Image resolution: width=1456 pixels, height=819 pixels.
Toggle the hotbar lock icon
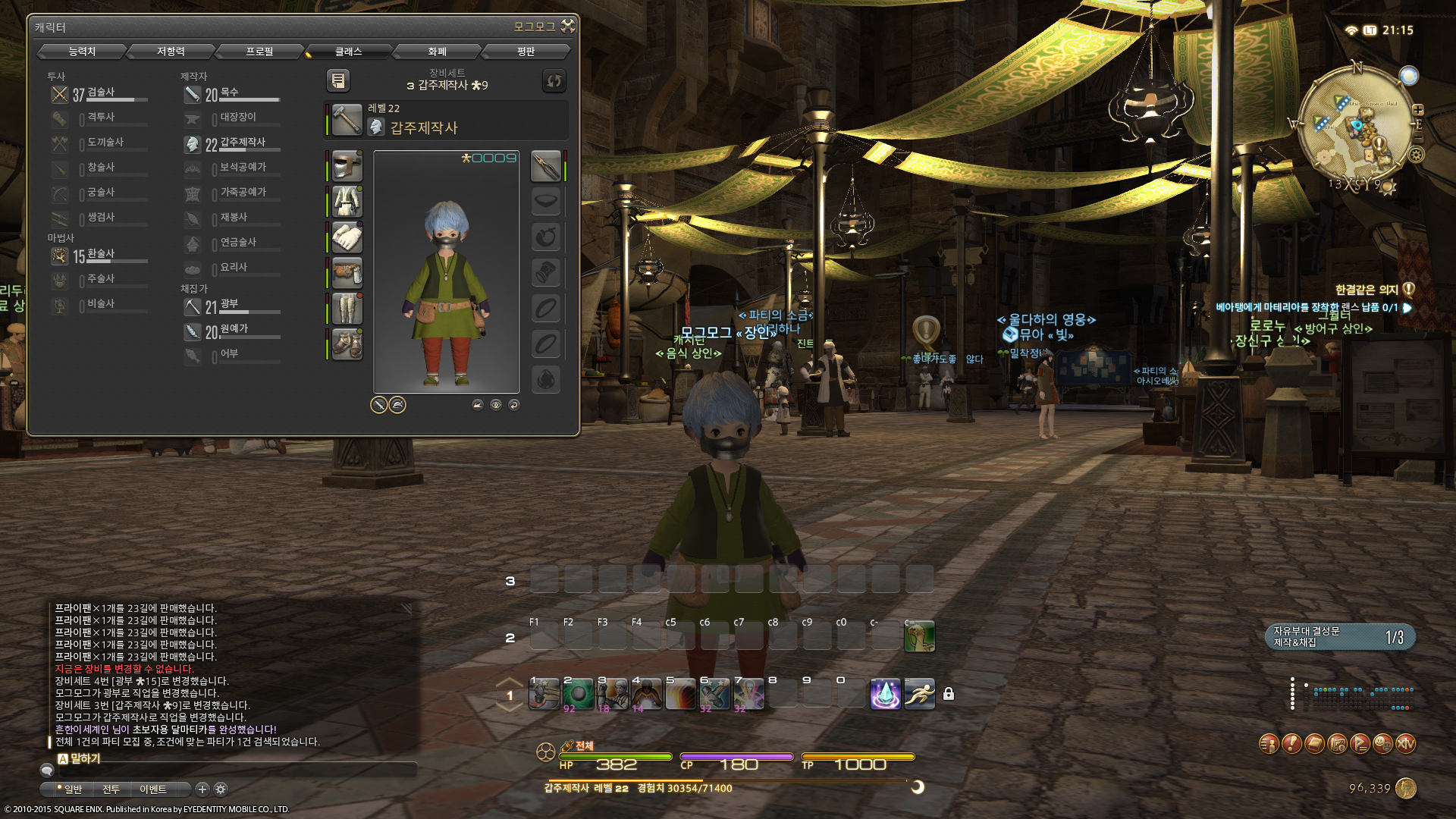click(x=948, y=694)
